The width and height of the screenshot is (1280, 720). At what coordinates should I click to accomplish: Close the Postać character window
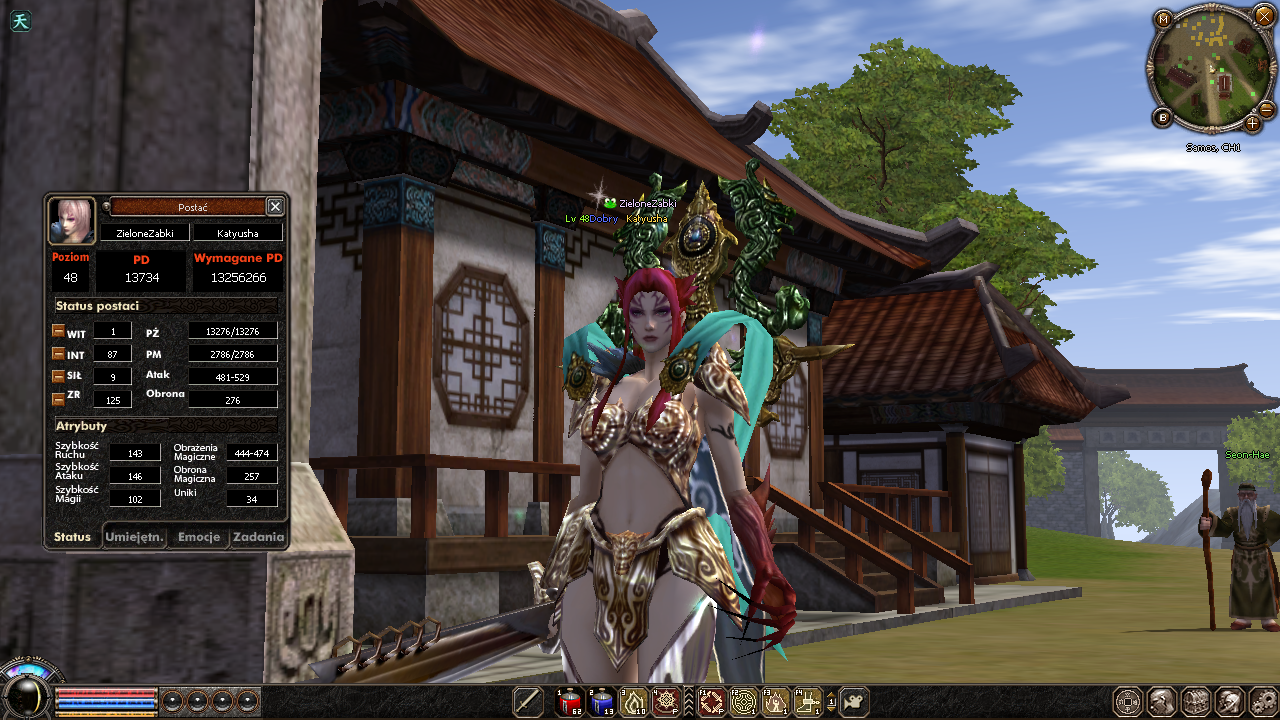275,206
